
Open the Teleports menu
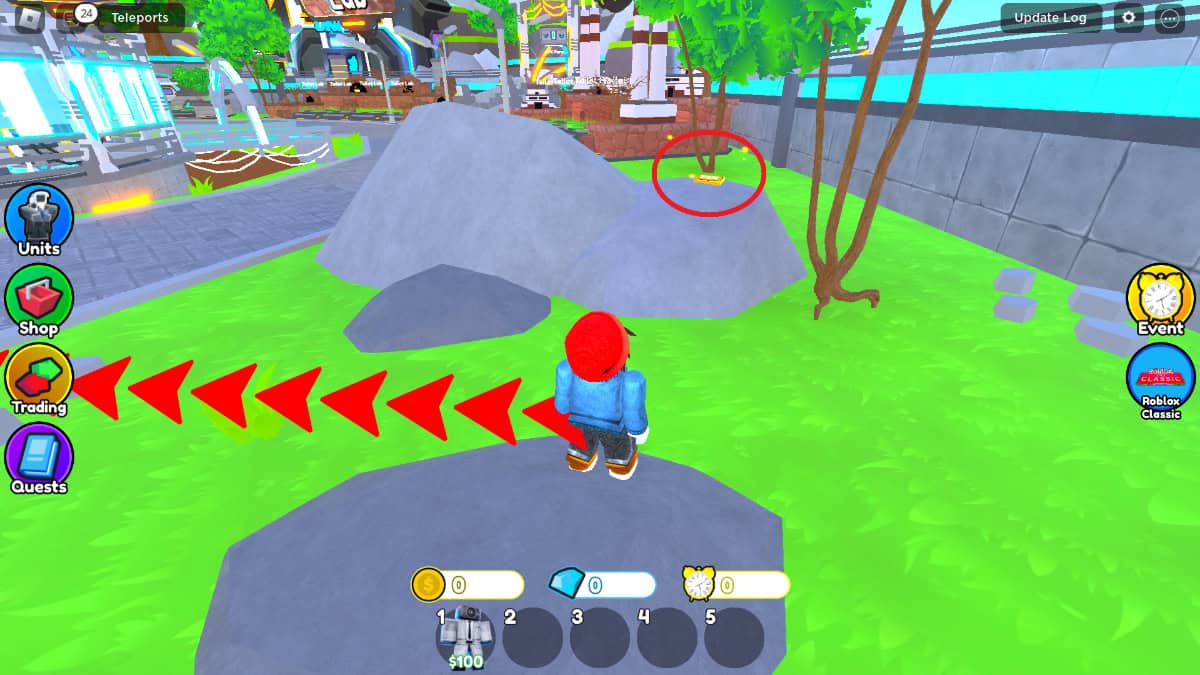pyautogui.click(x=139, y=18)
